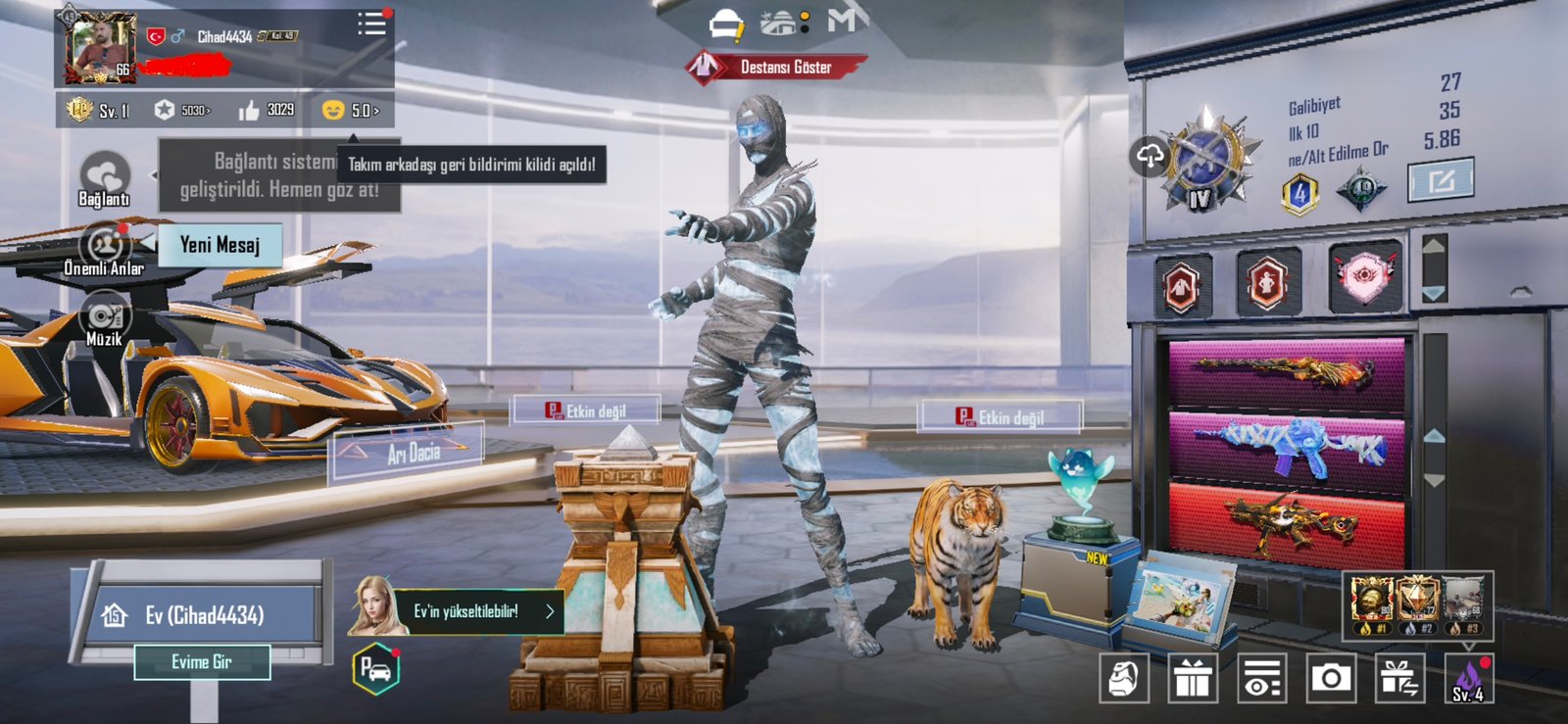This screenshot has height=724, width=1568.
Task: Open Cihad4434 profile avatar
Action: pos(100,46)
